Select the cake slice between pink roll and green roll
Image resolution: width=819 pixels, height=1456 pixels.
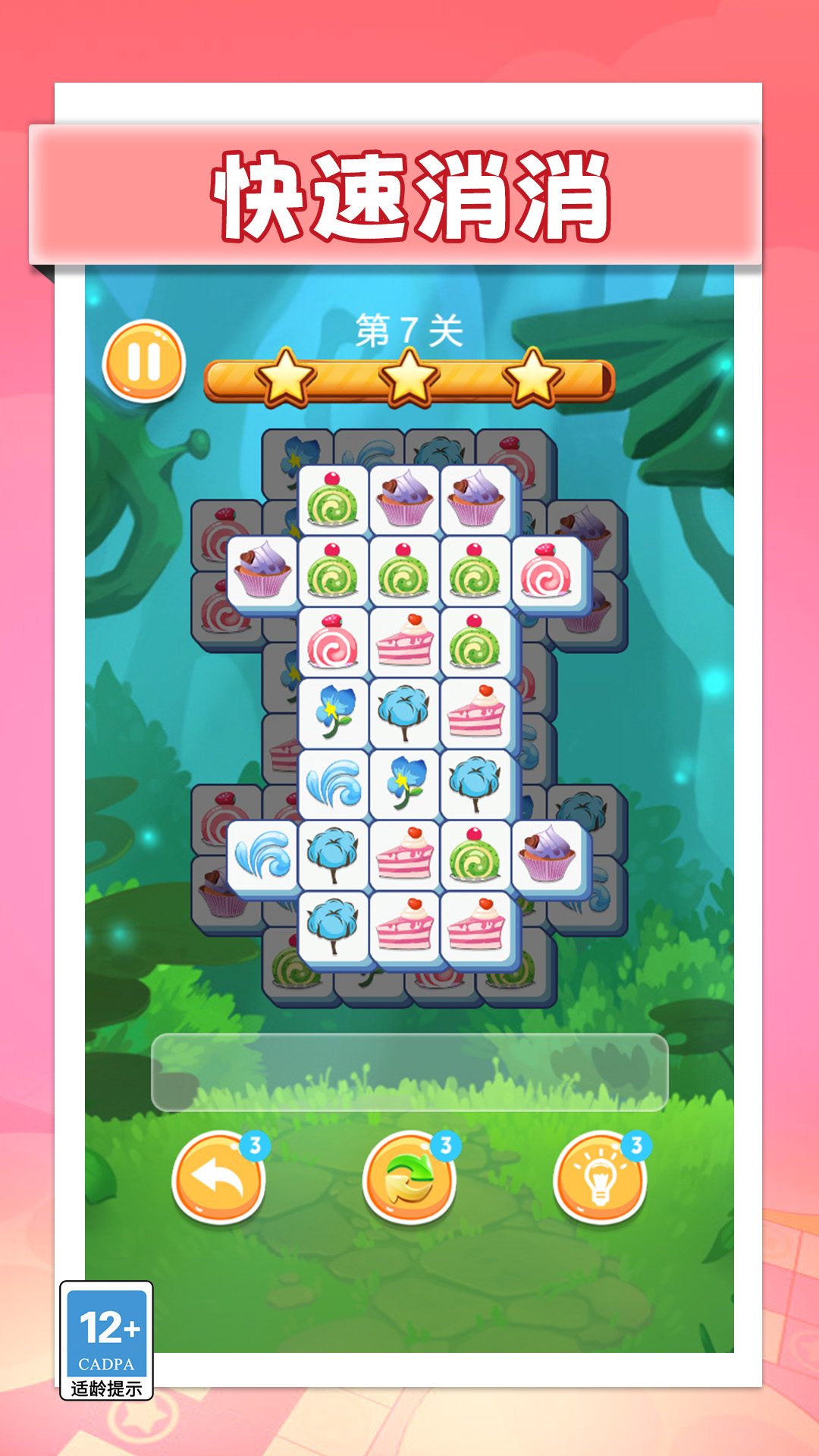coord(404,642)
